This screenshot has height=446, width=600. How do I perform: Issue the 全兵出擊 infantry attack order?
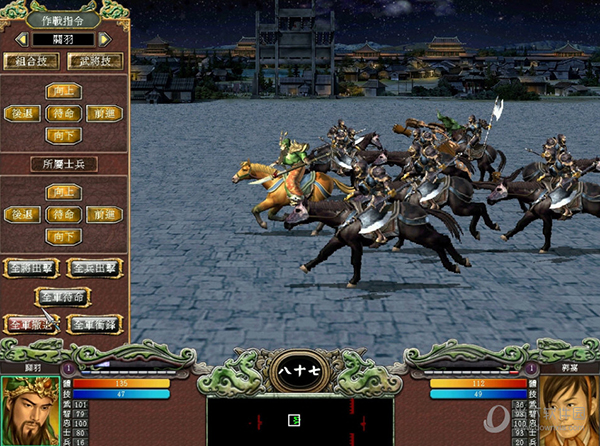[95, 268]
